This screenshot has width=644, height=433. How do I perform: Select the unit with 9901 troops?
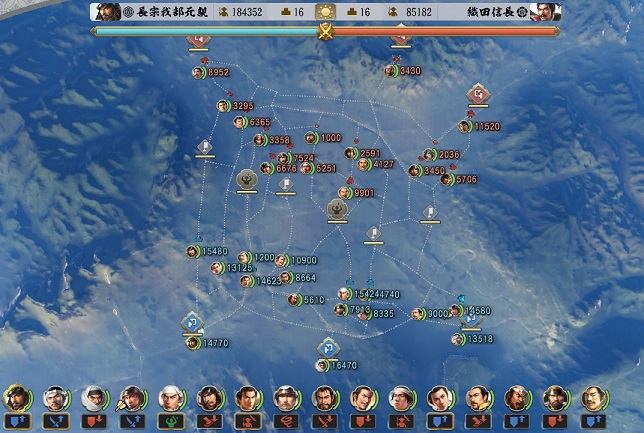coord(344,193)
